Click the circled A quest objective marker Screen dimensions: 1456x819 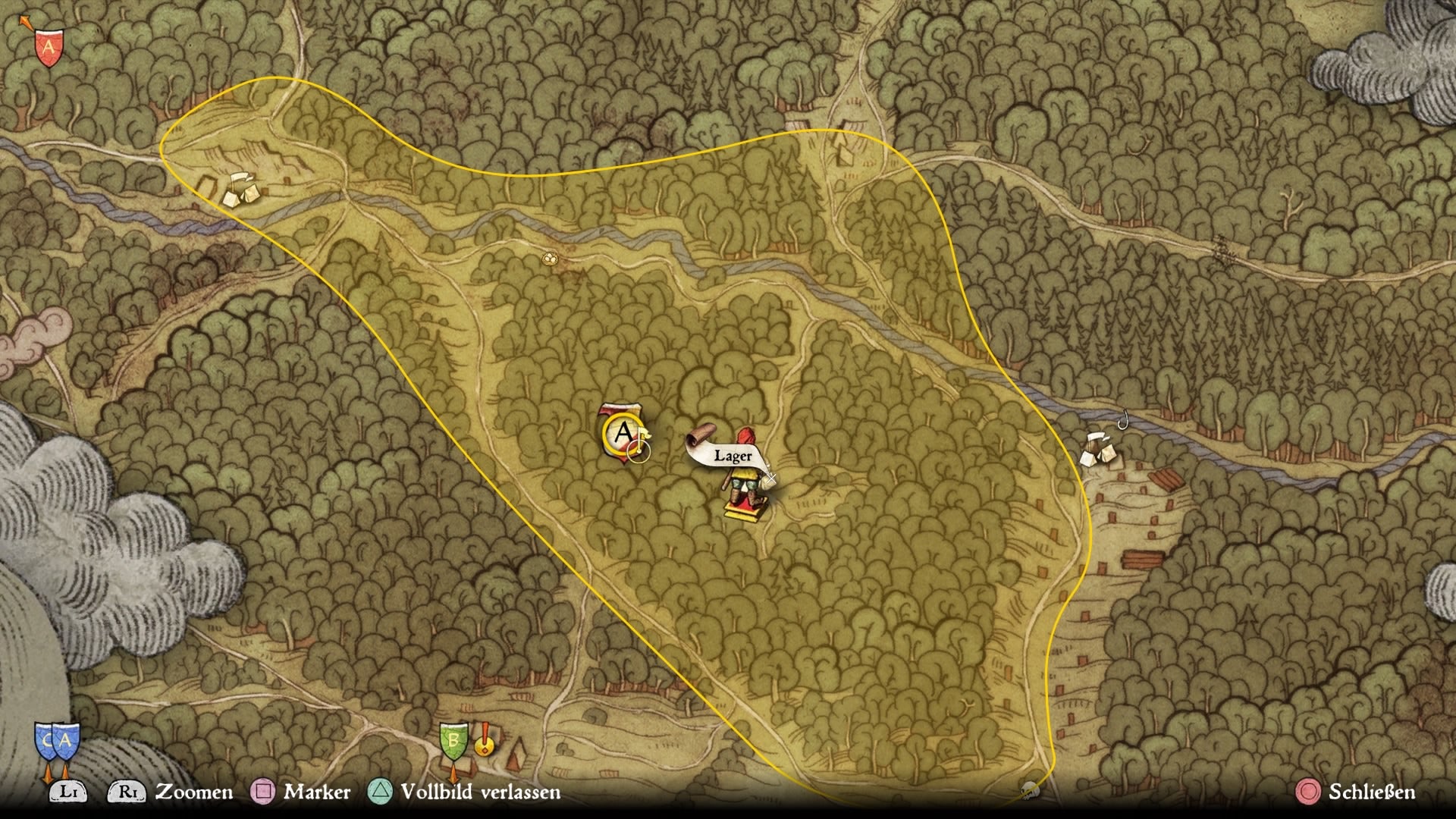623,434
